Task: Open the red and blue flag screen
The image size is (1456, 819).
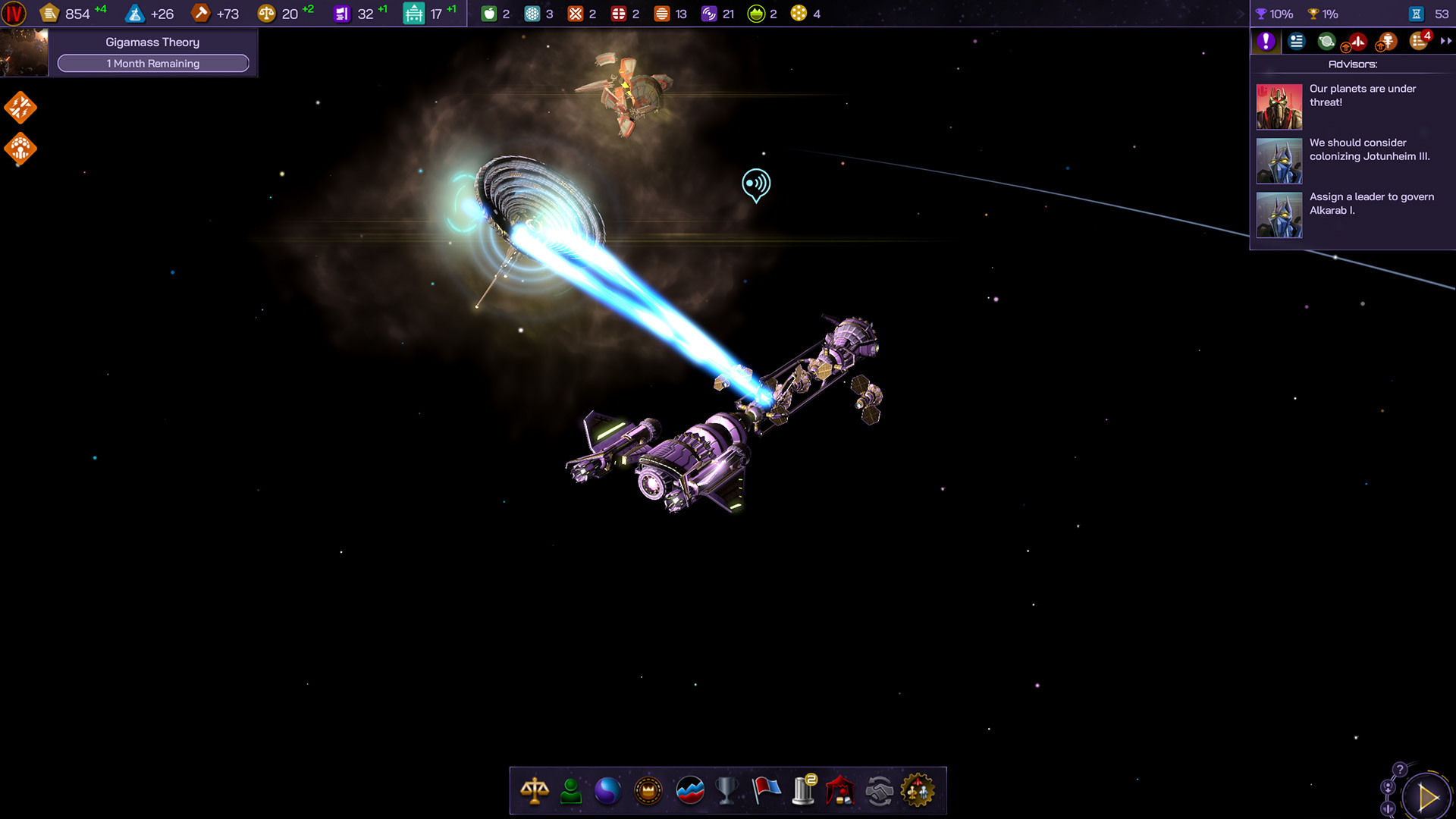Action: point(766,791)
